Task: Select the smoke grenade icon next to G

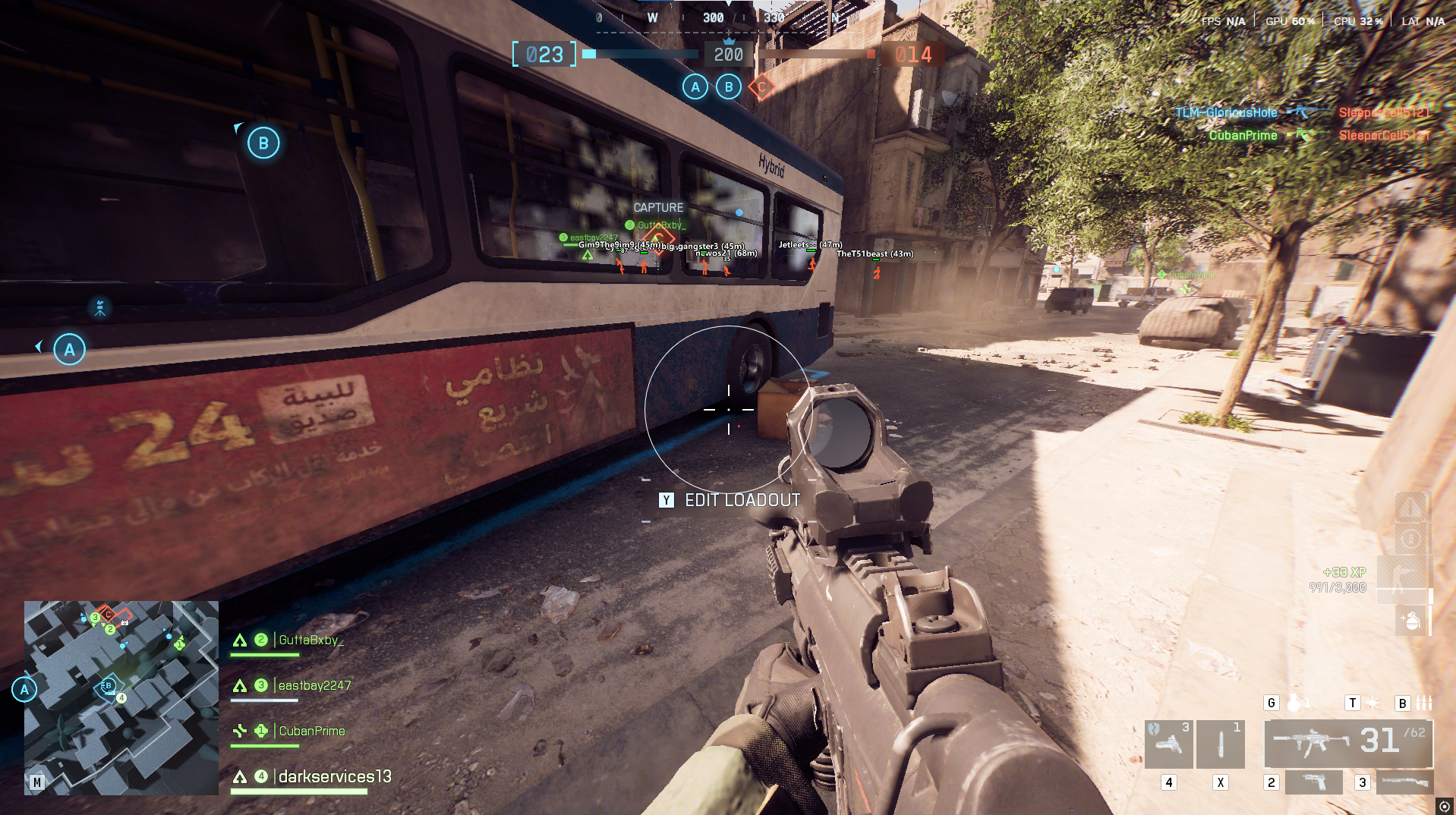Action: point(1295,702)
